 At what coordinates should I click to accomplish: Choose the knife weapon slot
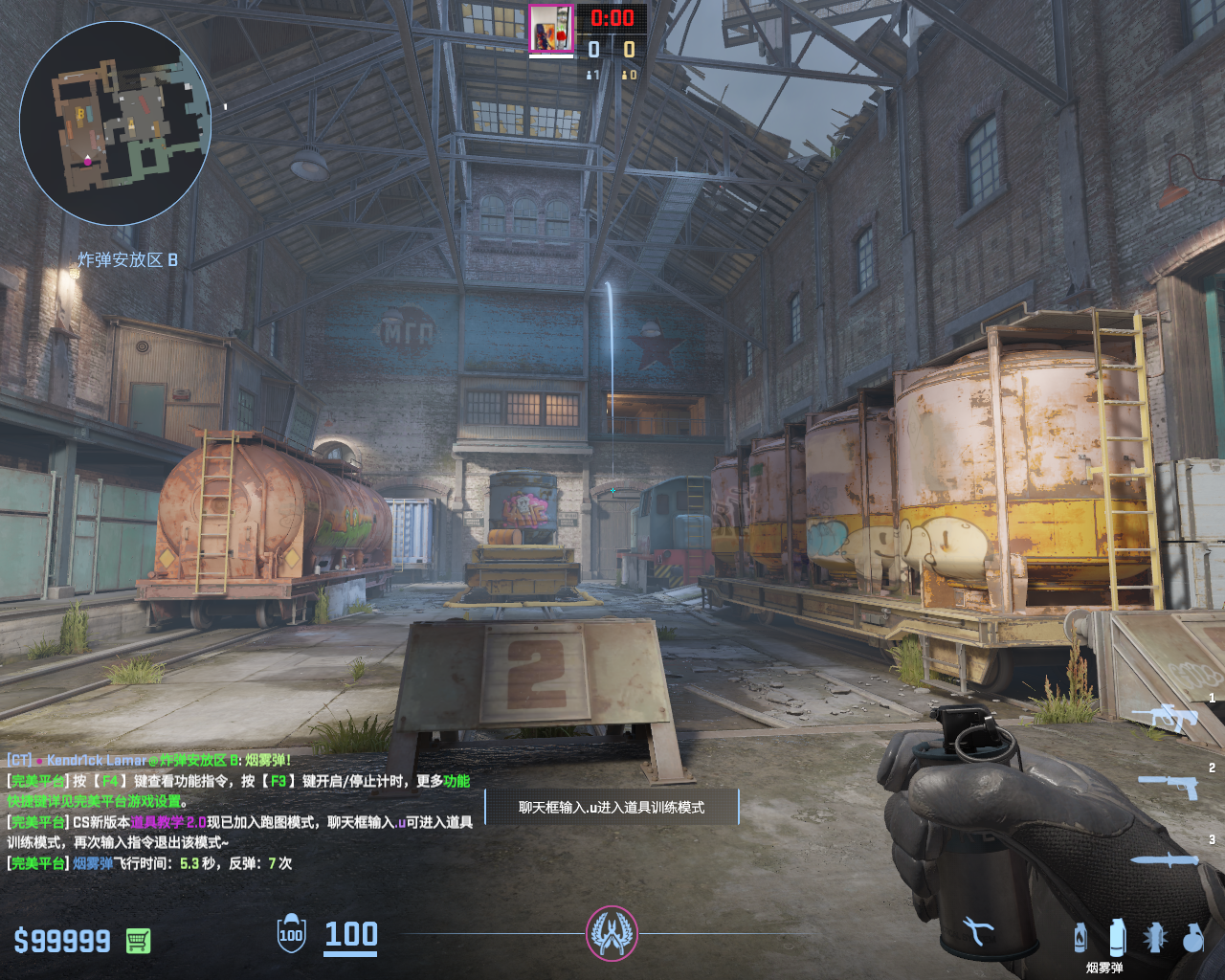click(x=1166, y=859)
